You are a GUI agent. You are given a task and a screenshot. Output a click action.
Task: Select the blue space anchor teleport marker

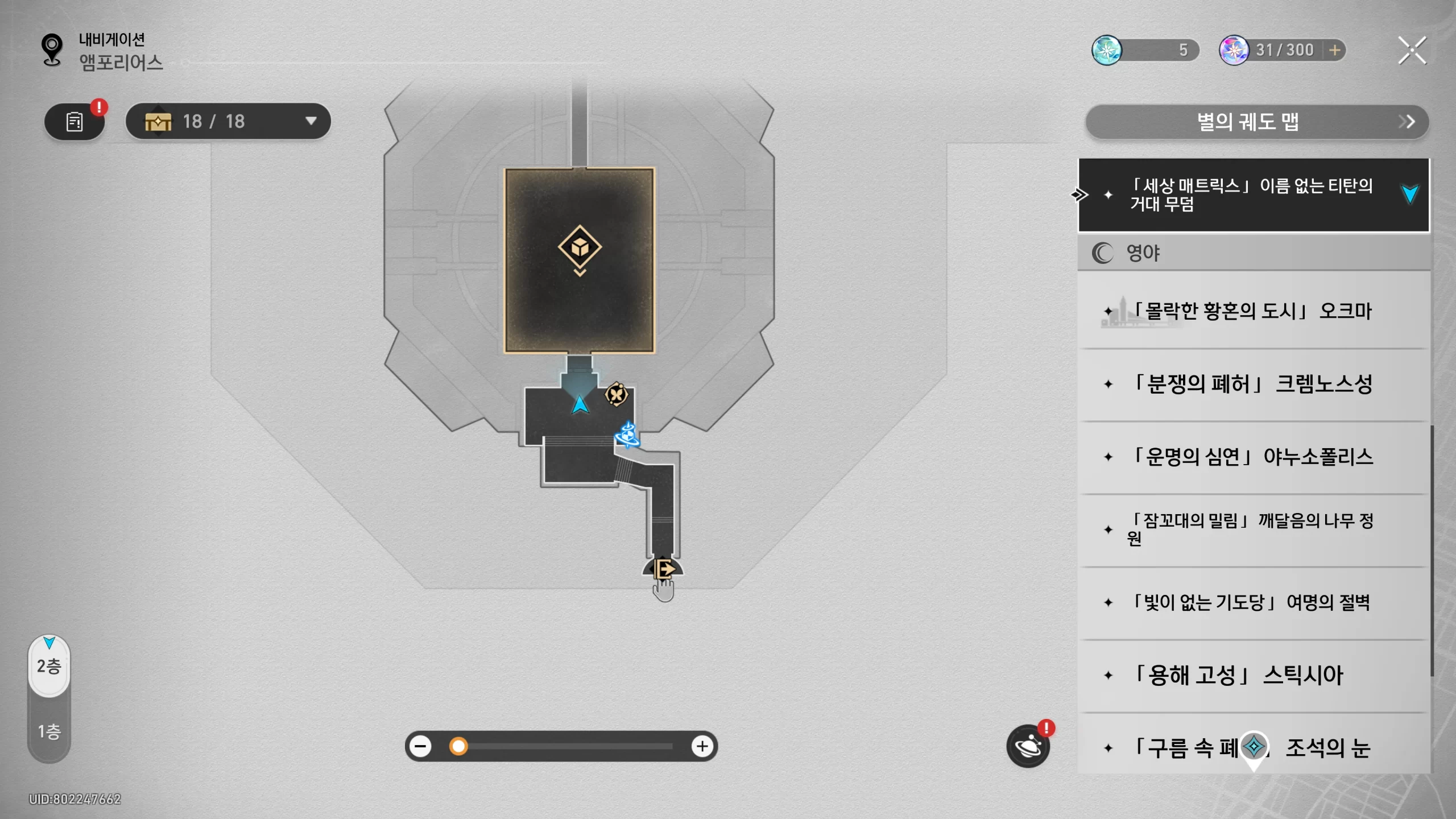(627, 435)
